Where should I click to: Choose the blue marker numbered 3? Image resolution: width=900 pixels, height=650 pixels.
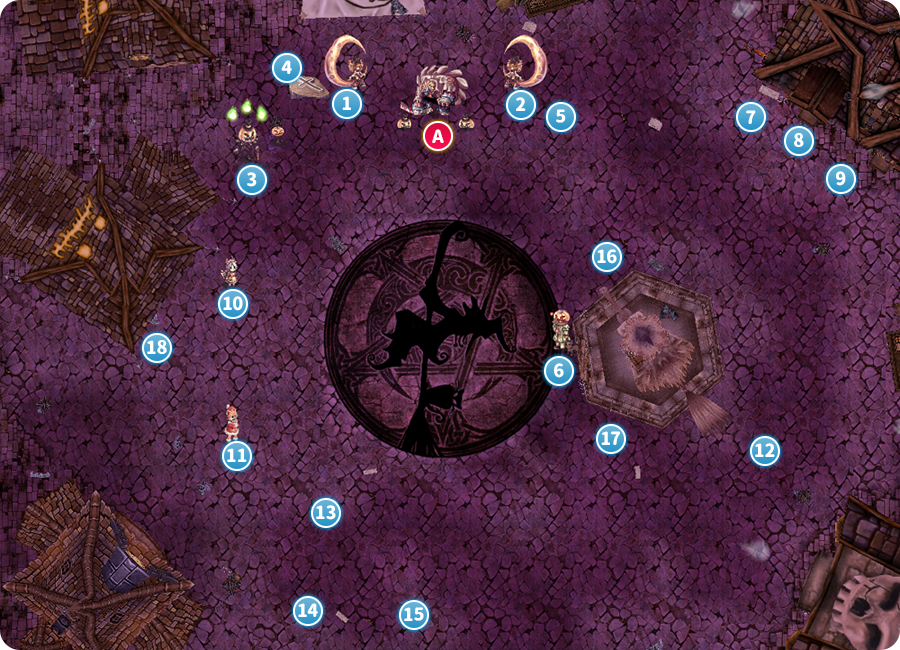pos(252,180)
